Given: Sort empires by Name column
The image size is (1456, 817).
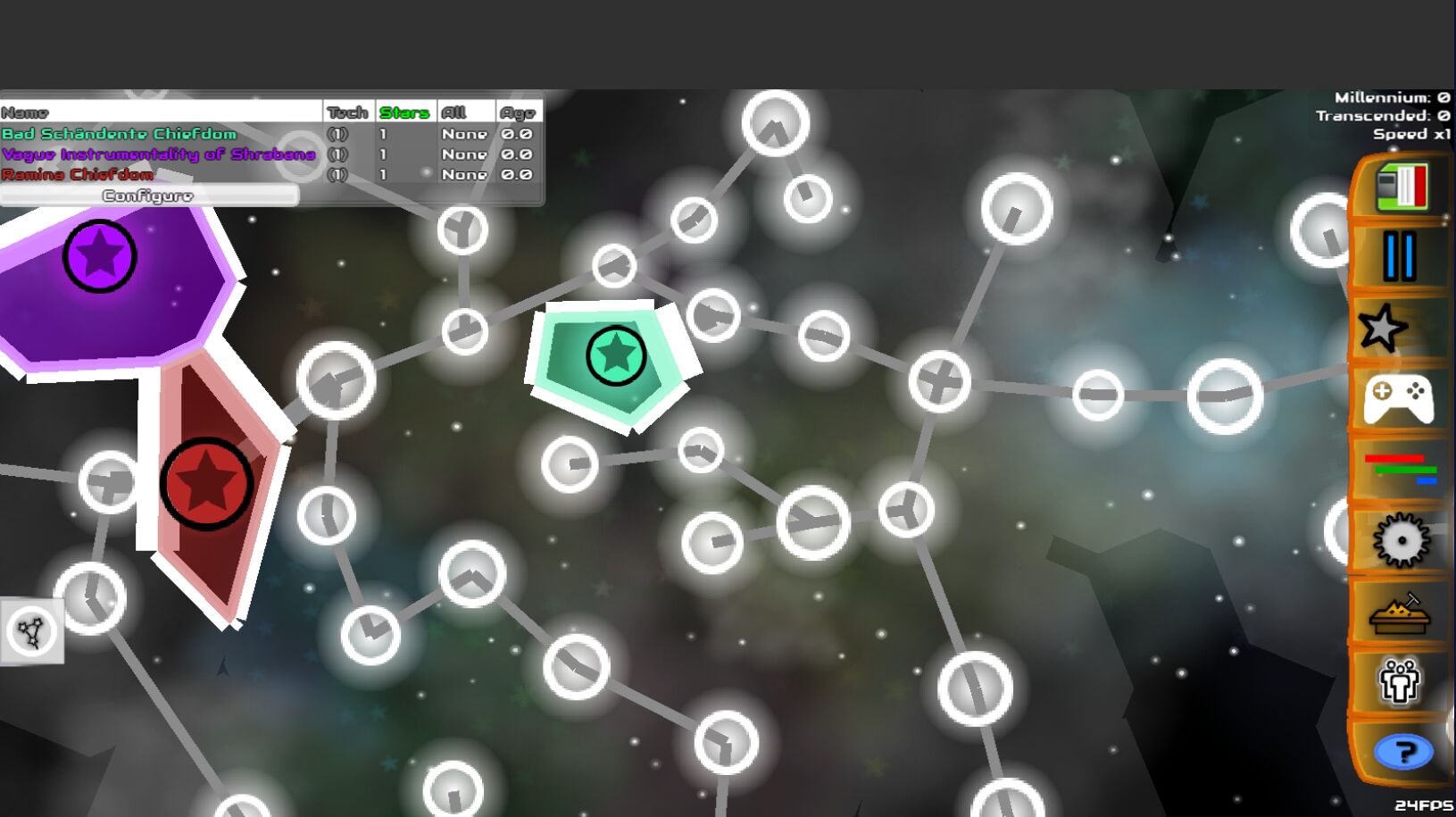Looking at the screenshot, I should [22, 112].
